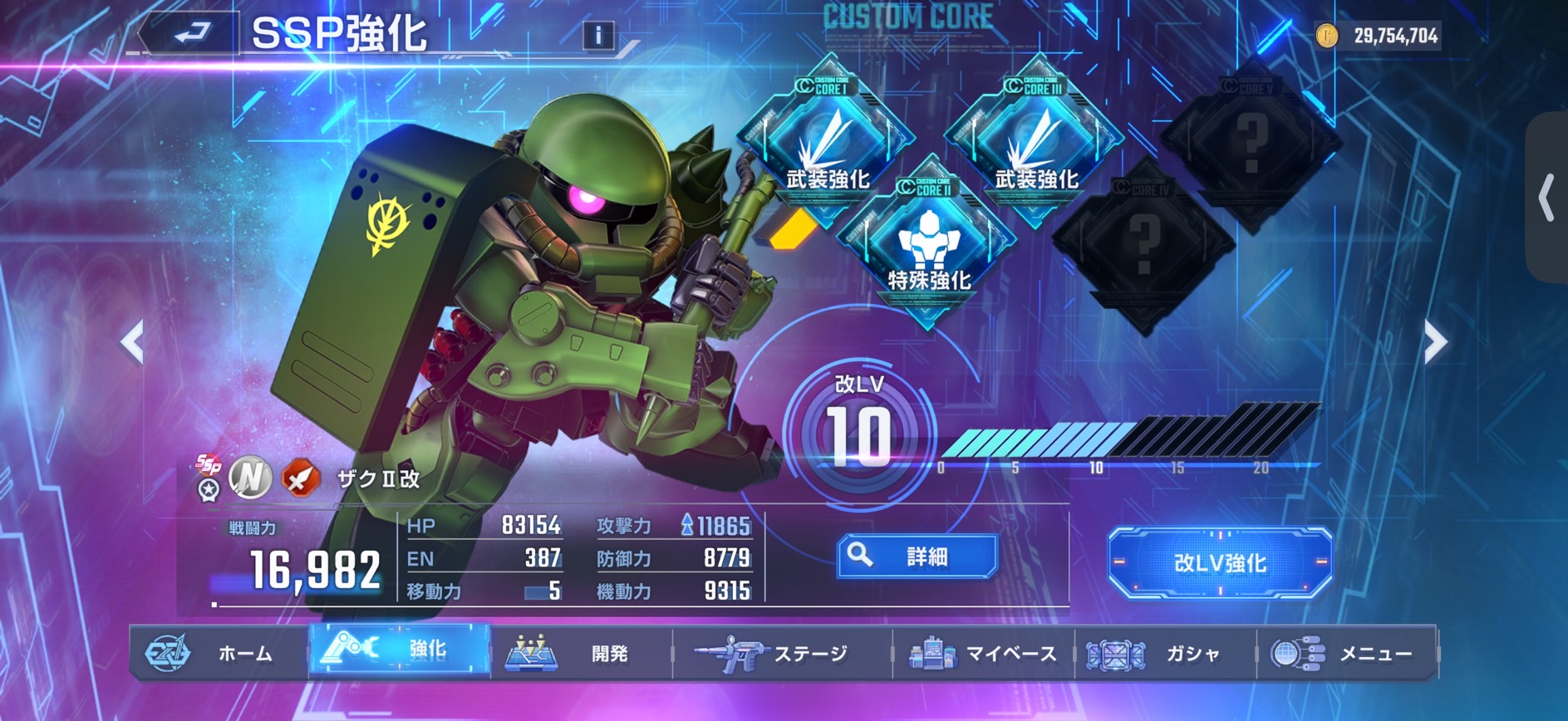Image resolution: width=1568 pixels, height=721 pixels.
Task: Open マイベース from the bottom bar
Action: click(983, 654)
